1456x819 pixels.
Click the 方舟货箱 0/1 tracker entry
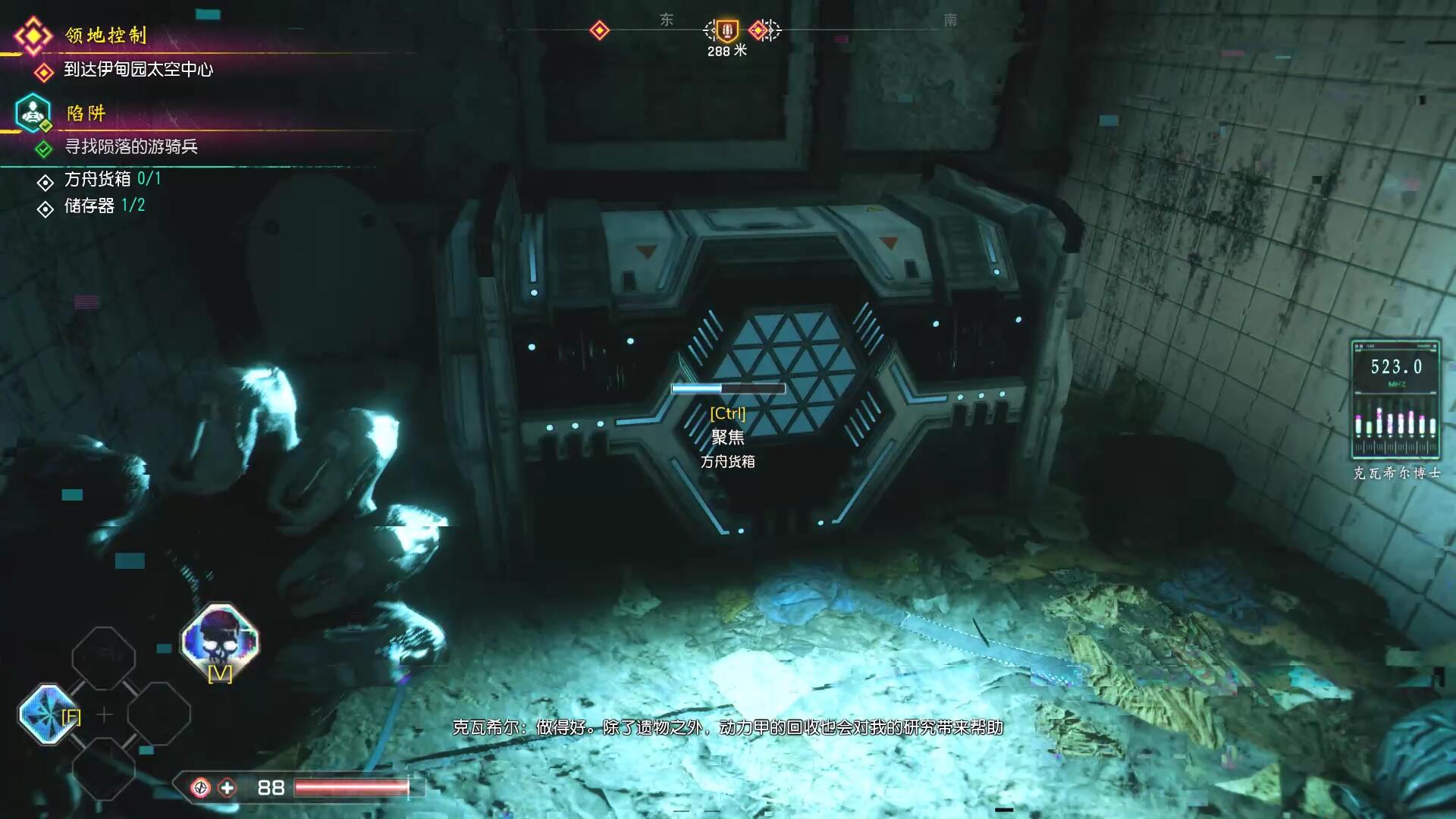[112, 180]
